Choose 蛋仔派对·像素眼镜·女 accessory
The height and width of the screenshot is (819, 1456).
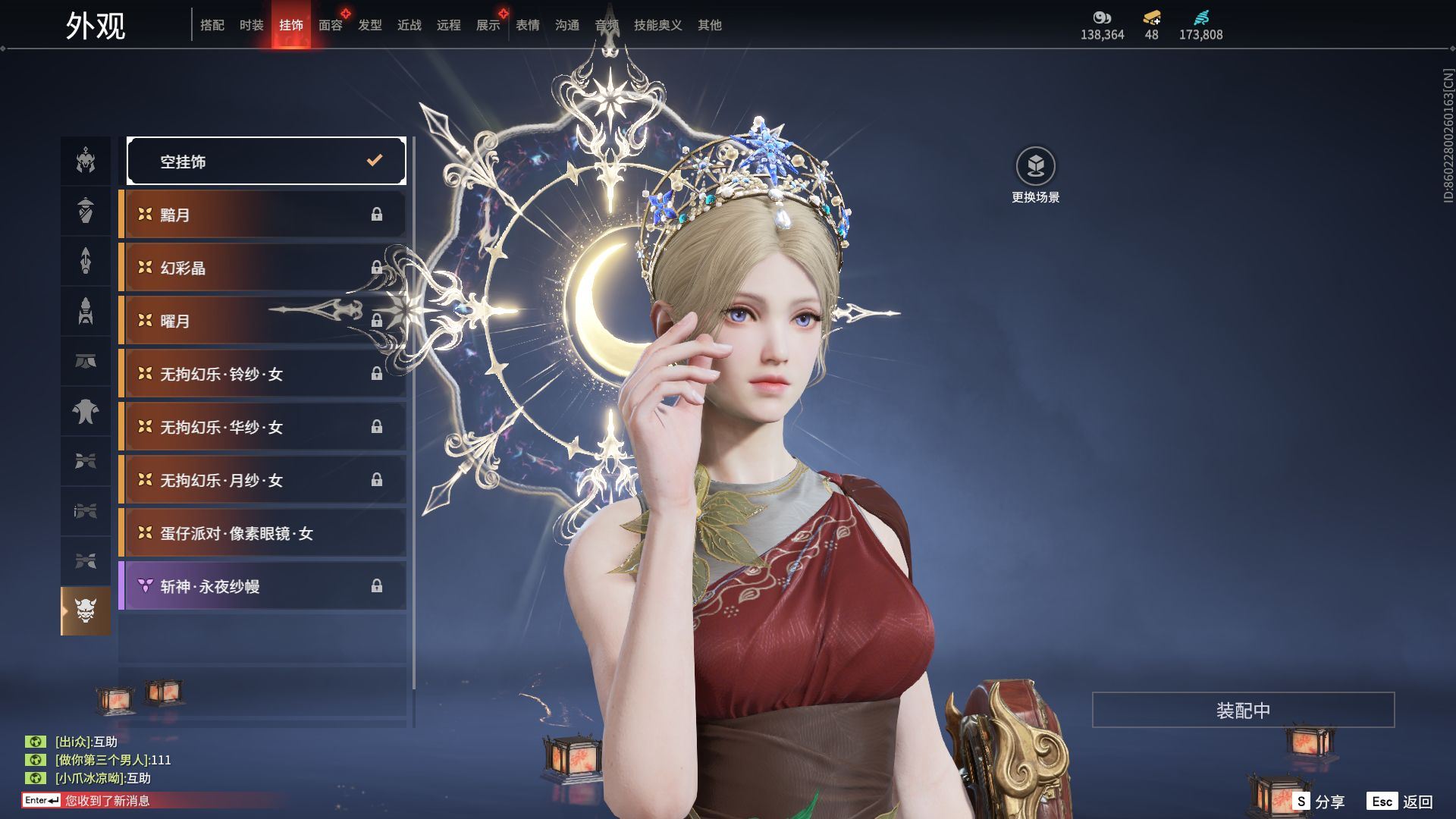tap(262, 533)
